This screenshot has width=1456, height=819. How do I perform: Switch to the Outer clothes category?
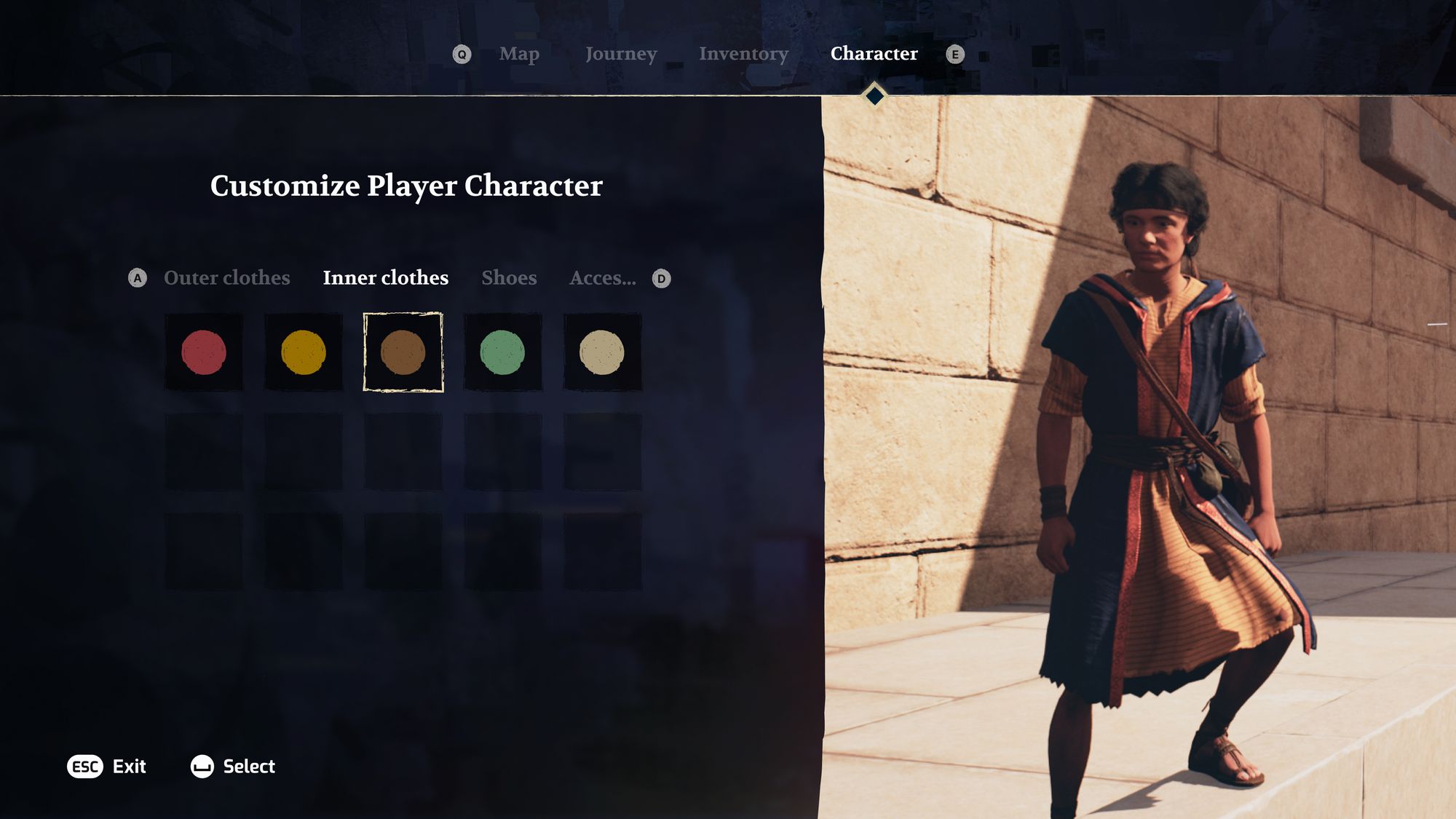tap(228, 277)
